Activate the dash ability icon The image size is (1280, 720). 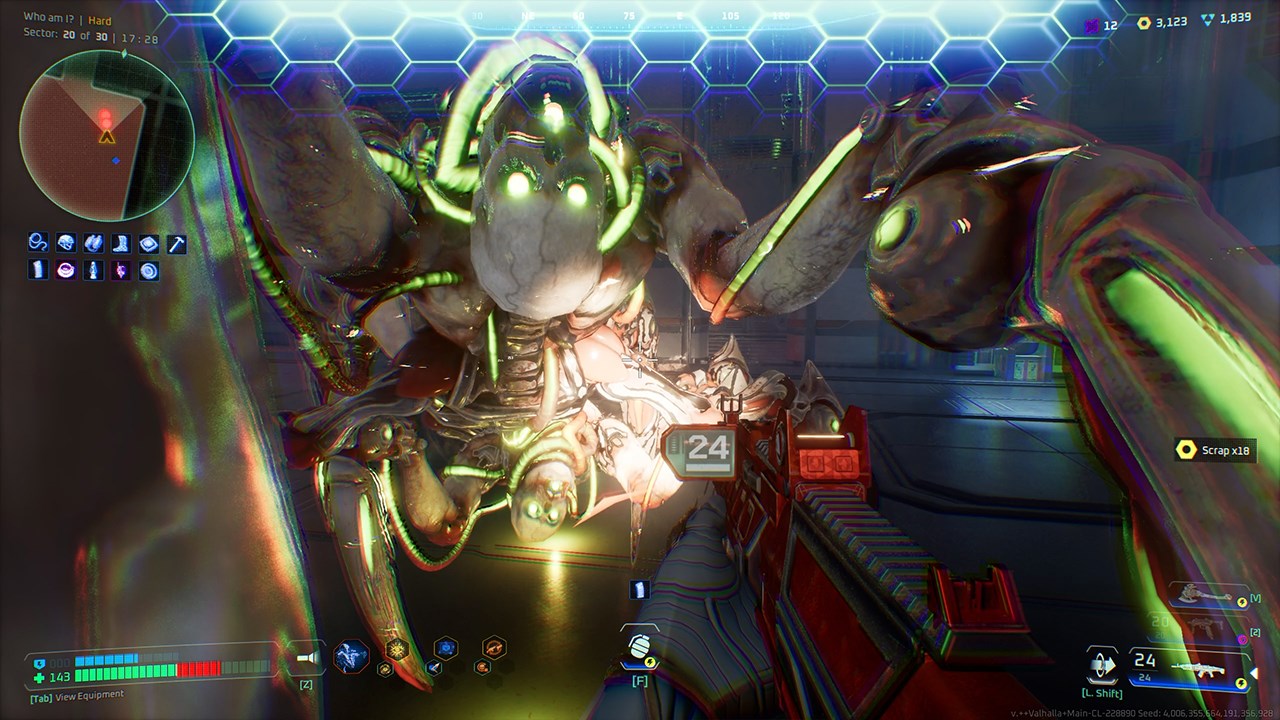pos(1102,664)
